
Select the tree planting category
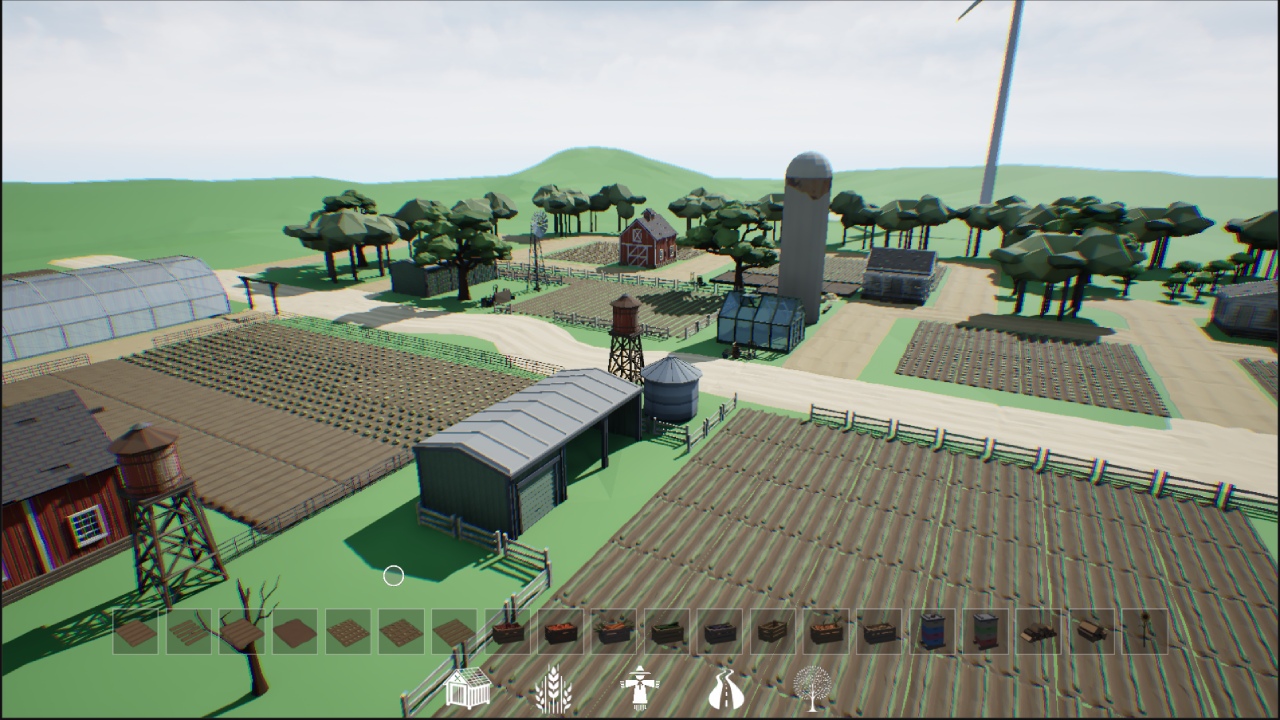813,688
